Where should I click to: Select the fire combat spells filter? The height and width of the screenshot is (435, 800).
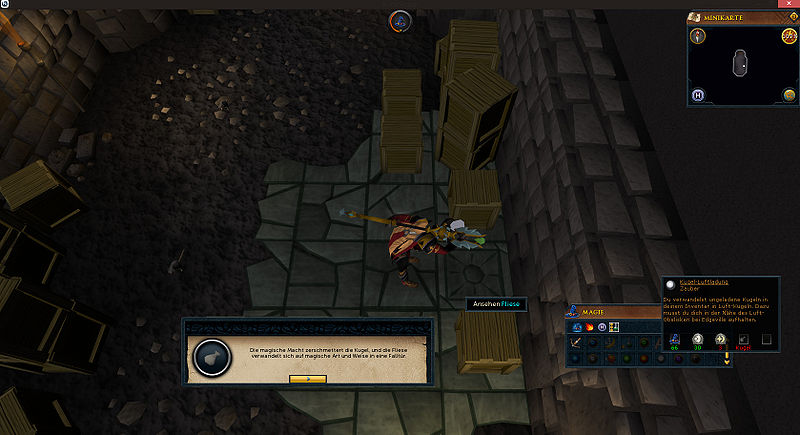pyautogui.click(x=588, y=327)
